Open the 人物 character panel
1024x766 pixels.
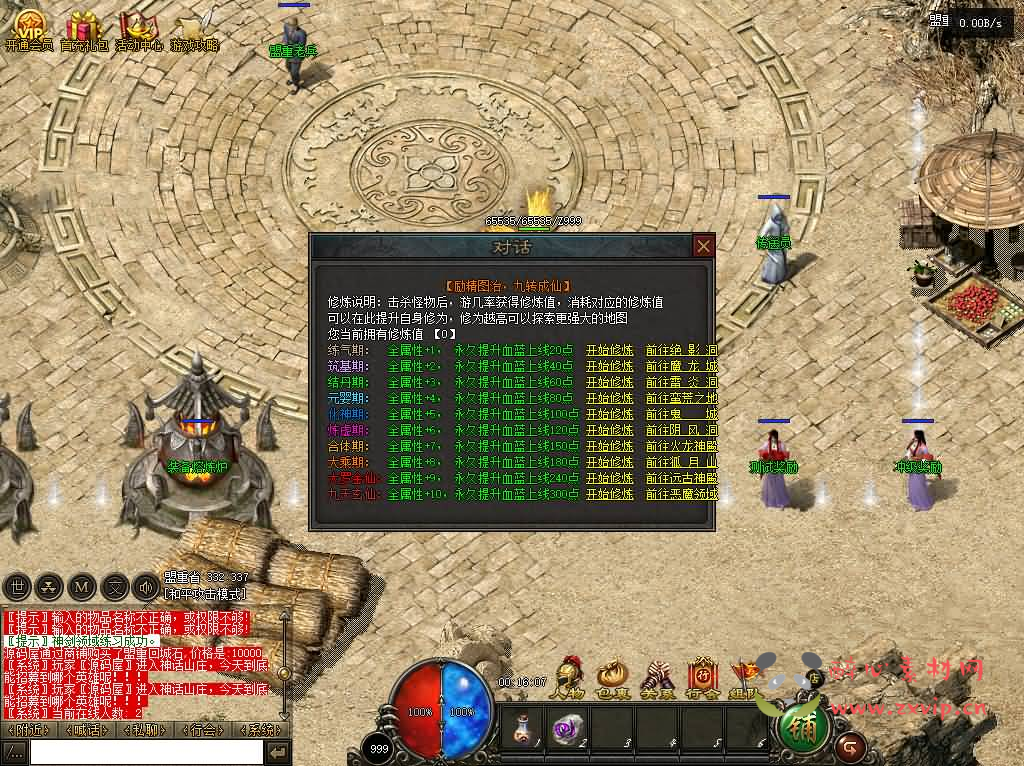tap(570, 676)
